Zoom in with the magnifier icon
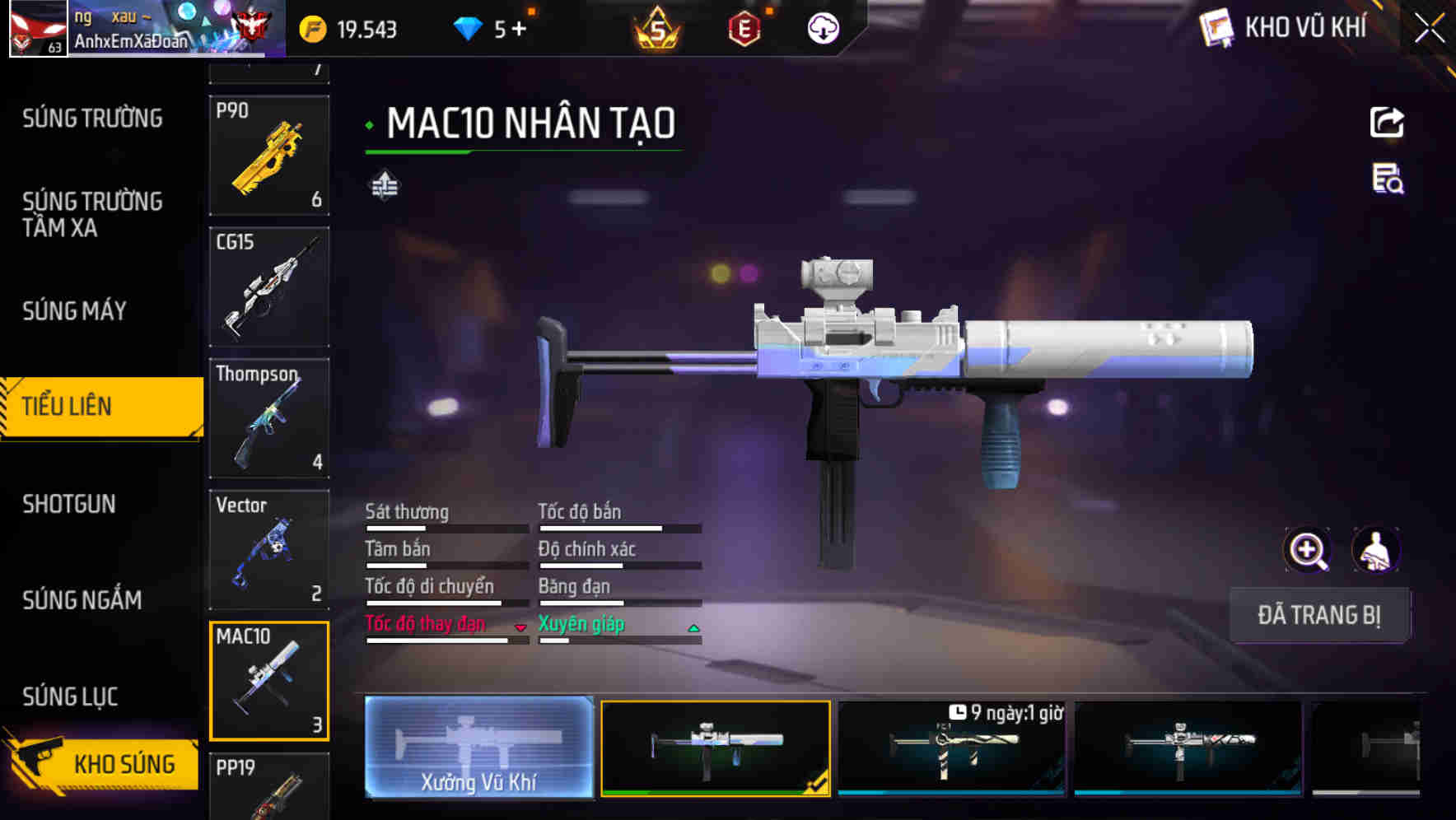Screen dimensions: 1456x820 (1308, 550)
